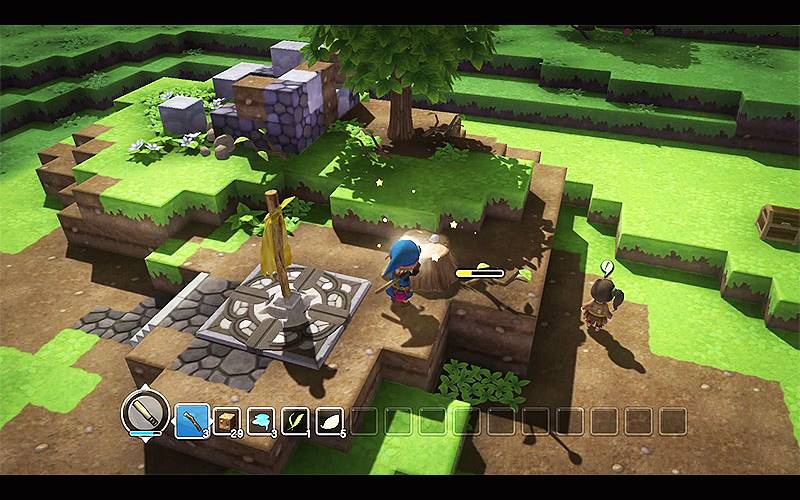This screenshot has width=800, height=500.
Task: Select the highlighted broken branch hotbar slot
Action: coord(192,420)
